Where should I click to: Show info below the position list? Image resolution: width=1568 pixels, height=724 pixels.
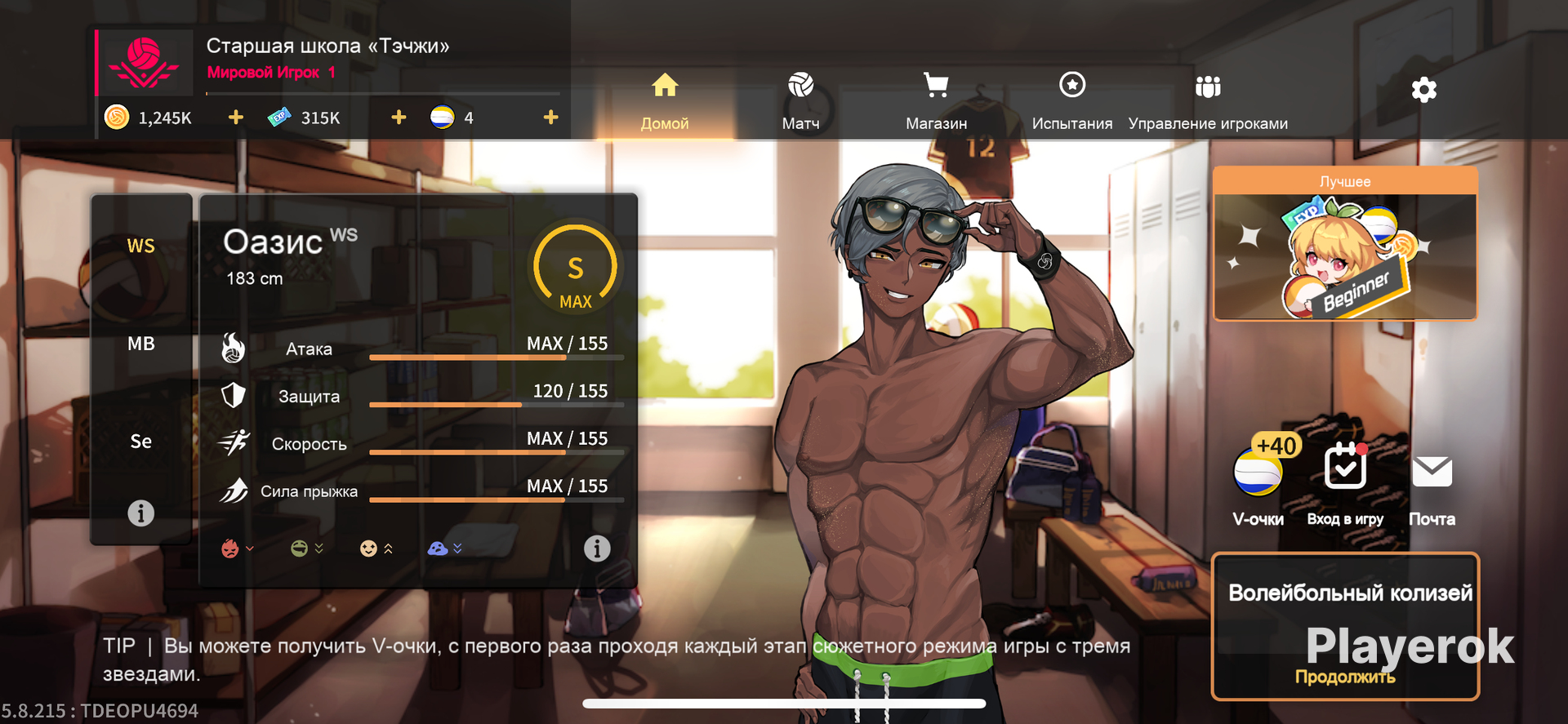coord(140,513)
